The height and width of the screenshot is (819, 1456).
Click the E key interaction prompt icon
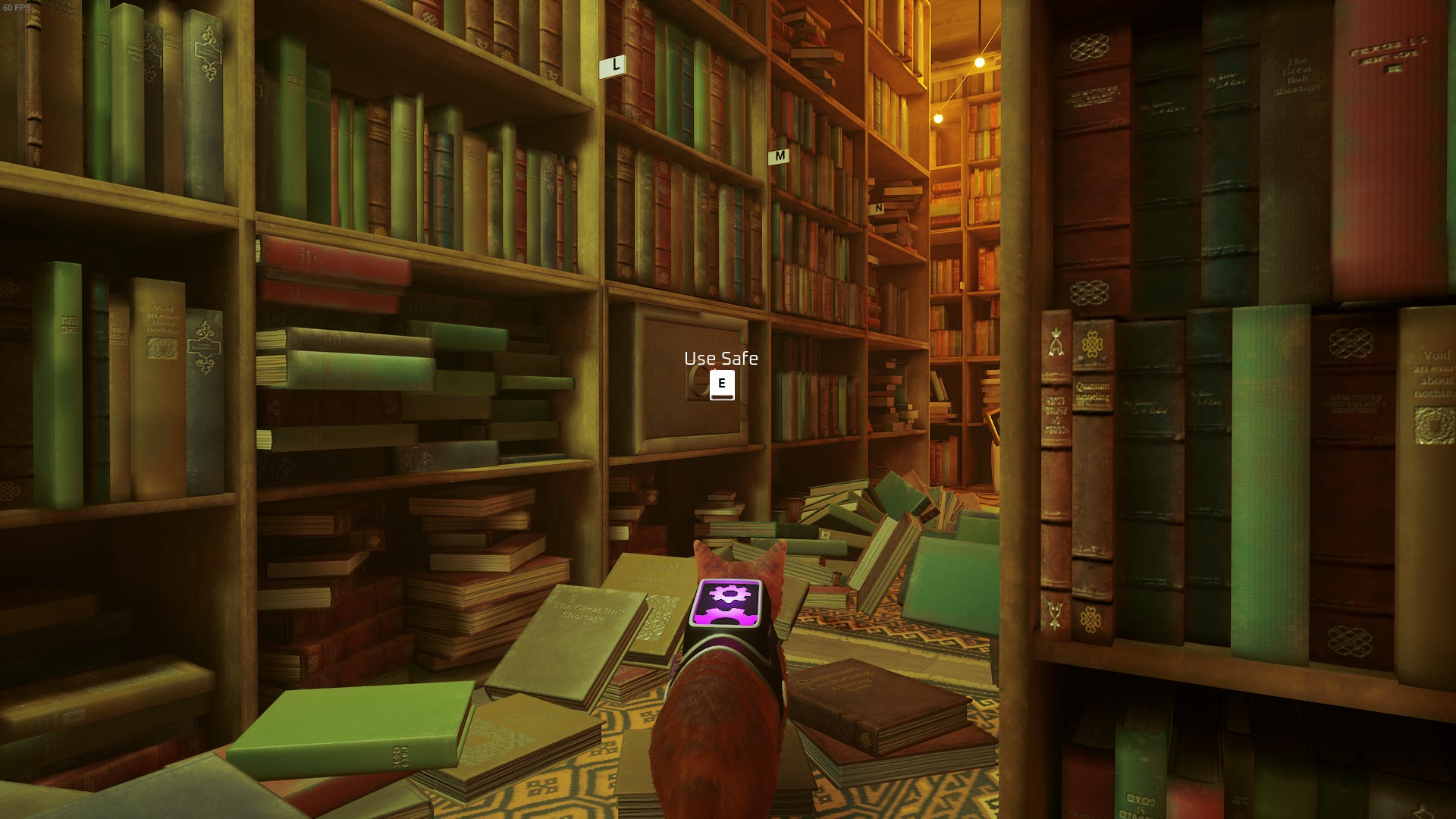[x=721, y=383]
